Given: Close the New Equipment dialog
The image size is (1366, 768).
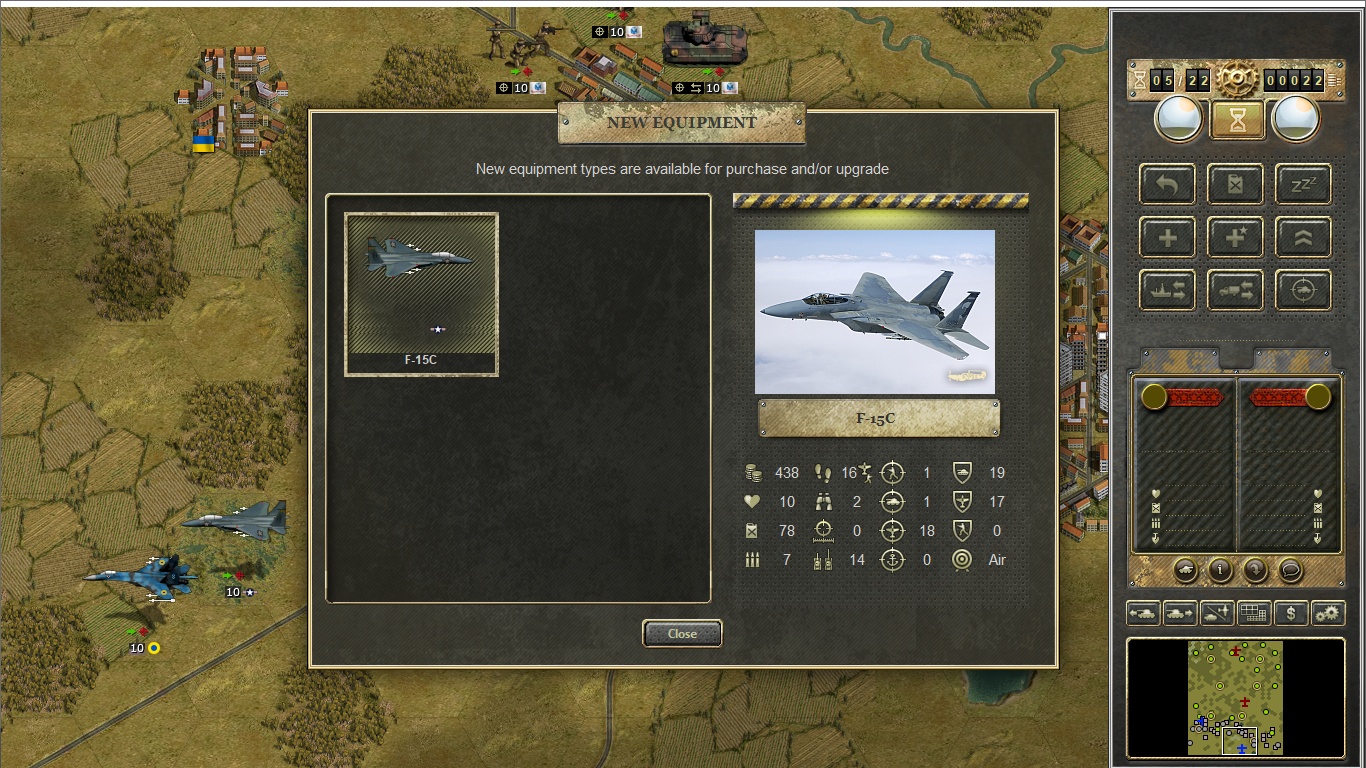Looking at the screenshot, I should click(x=682, y=633).
